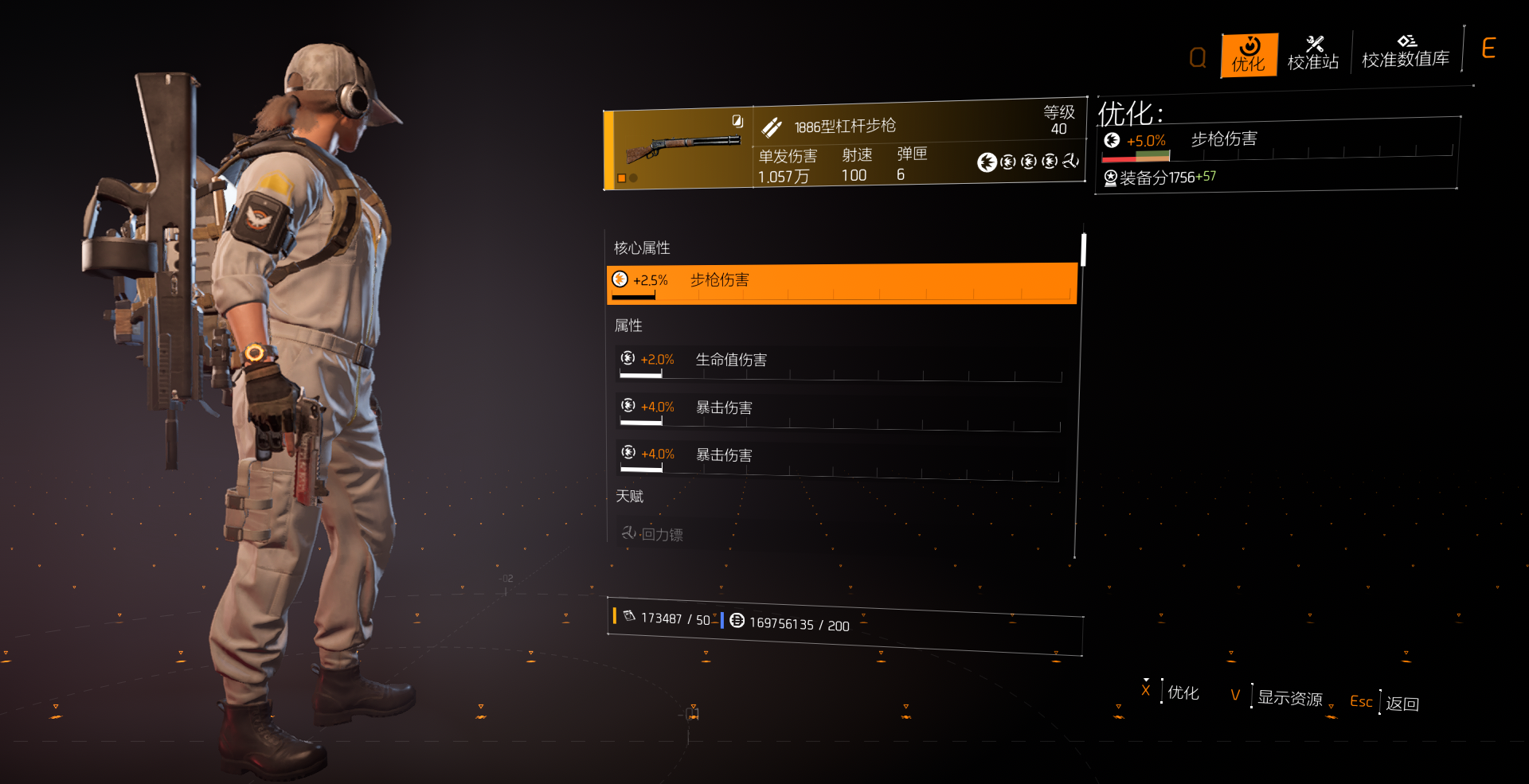Click the 优化 confirm button

click(x=1183, y=693)
